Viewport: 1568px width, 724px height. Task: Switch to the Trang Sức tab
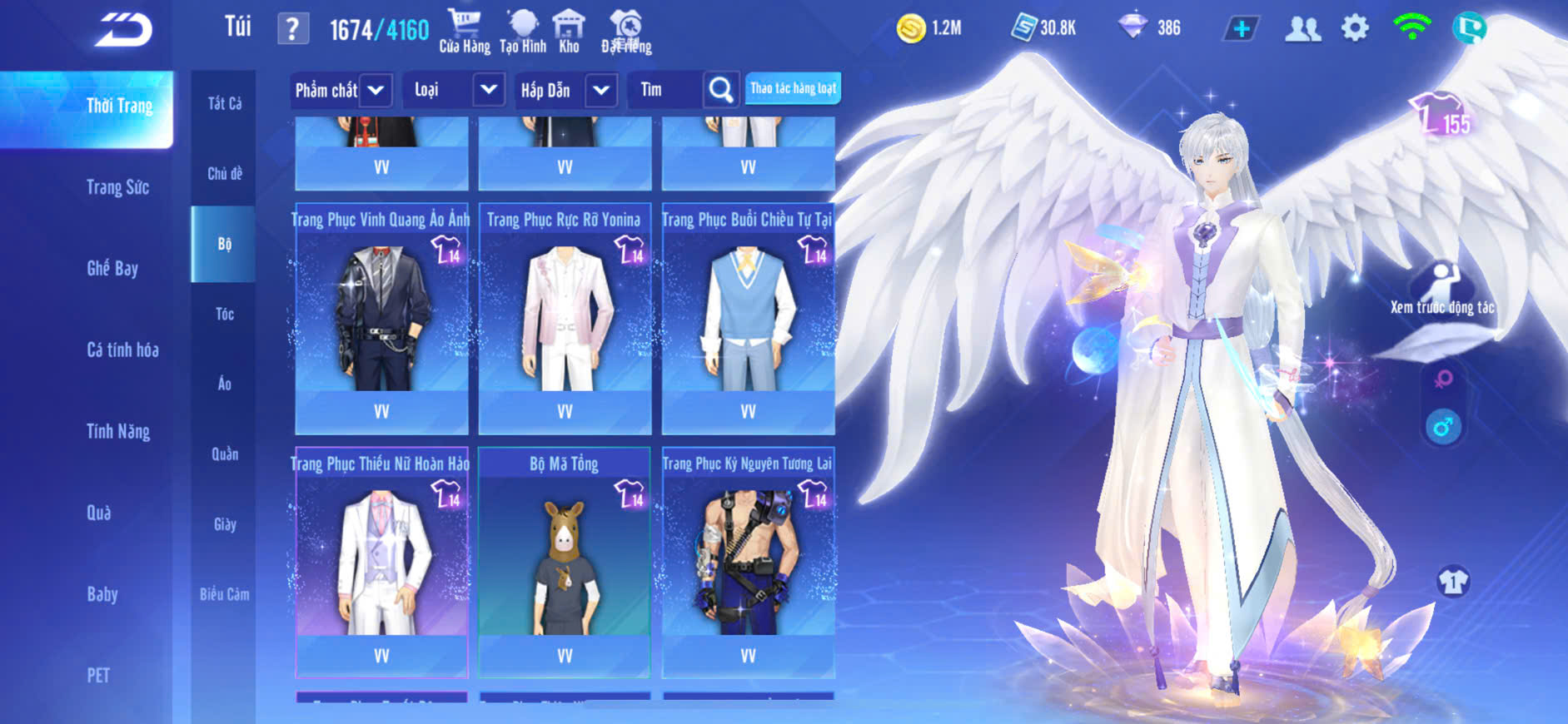point(117,187)
